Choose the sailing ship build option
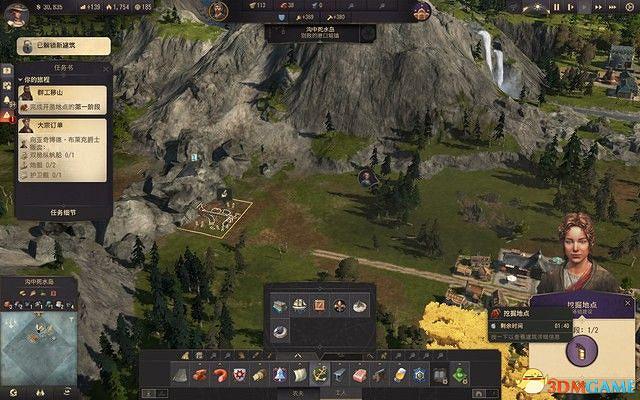The width and height of the screenshot is (640, 400). 299,304
